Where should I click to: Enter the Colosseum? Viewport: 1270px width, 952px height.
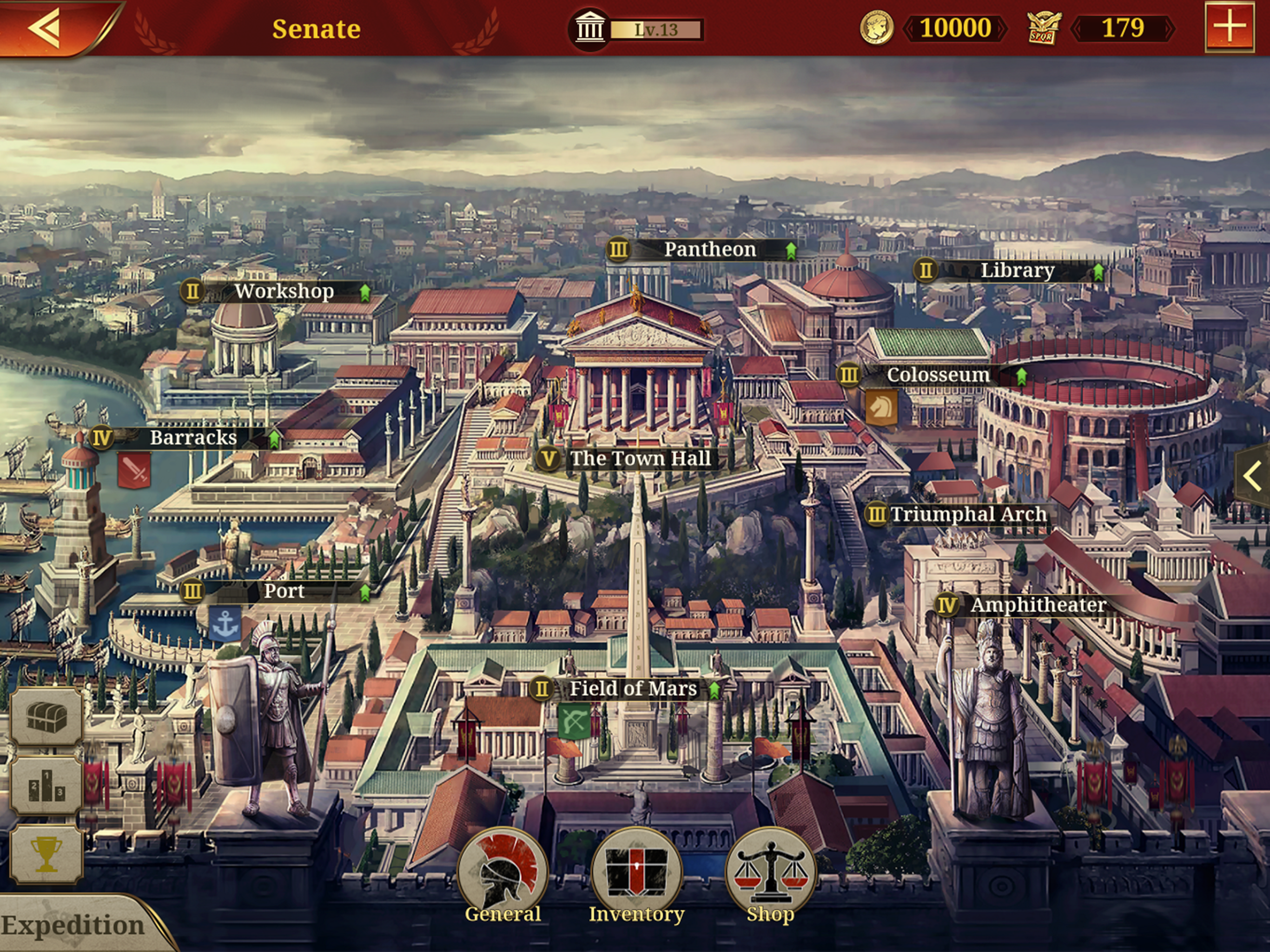click(938, 376)
